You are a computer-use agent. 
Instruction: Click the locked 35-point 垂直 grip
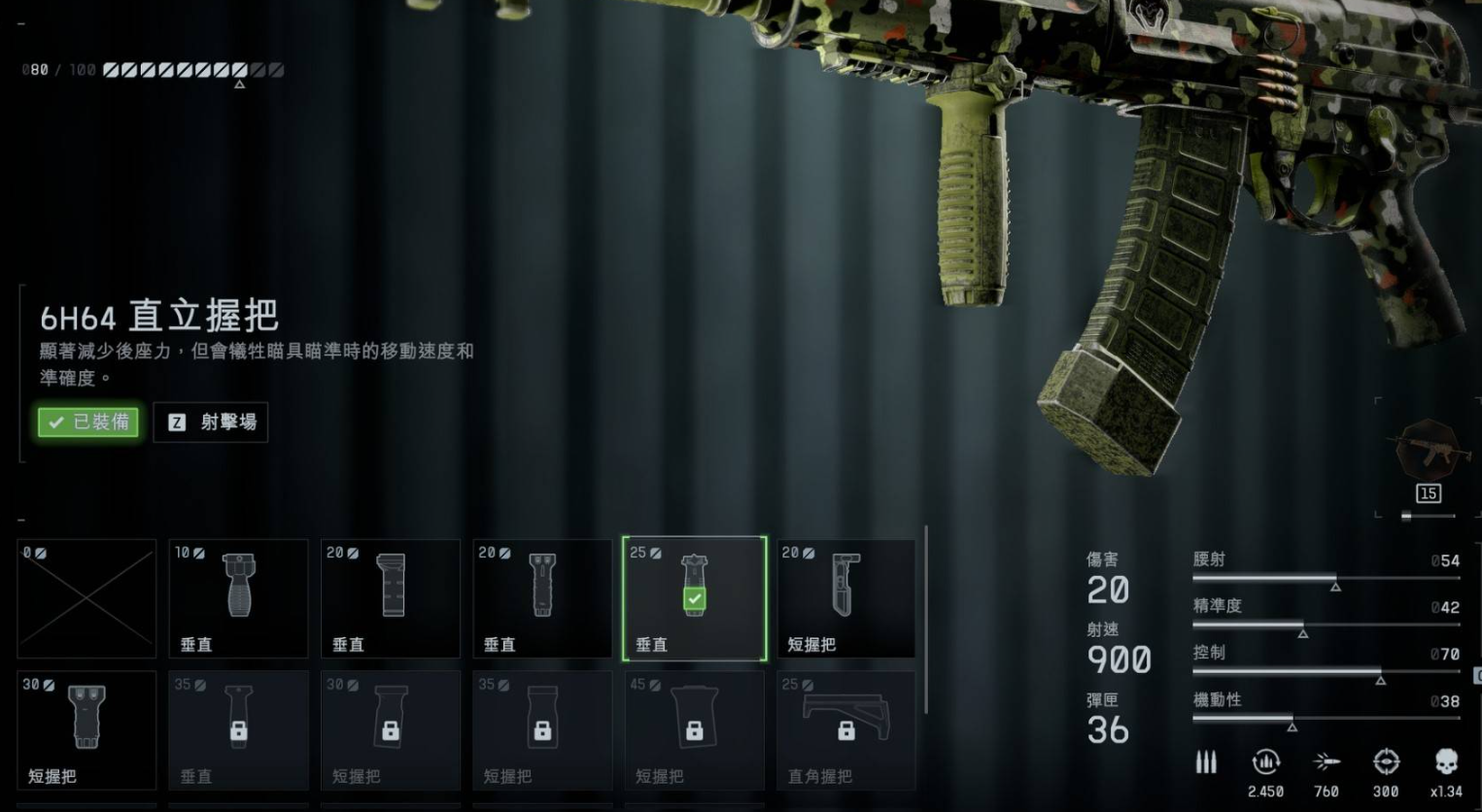pyautogui.click(x=238, y=729)
